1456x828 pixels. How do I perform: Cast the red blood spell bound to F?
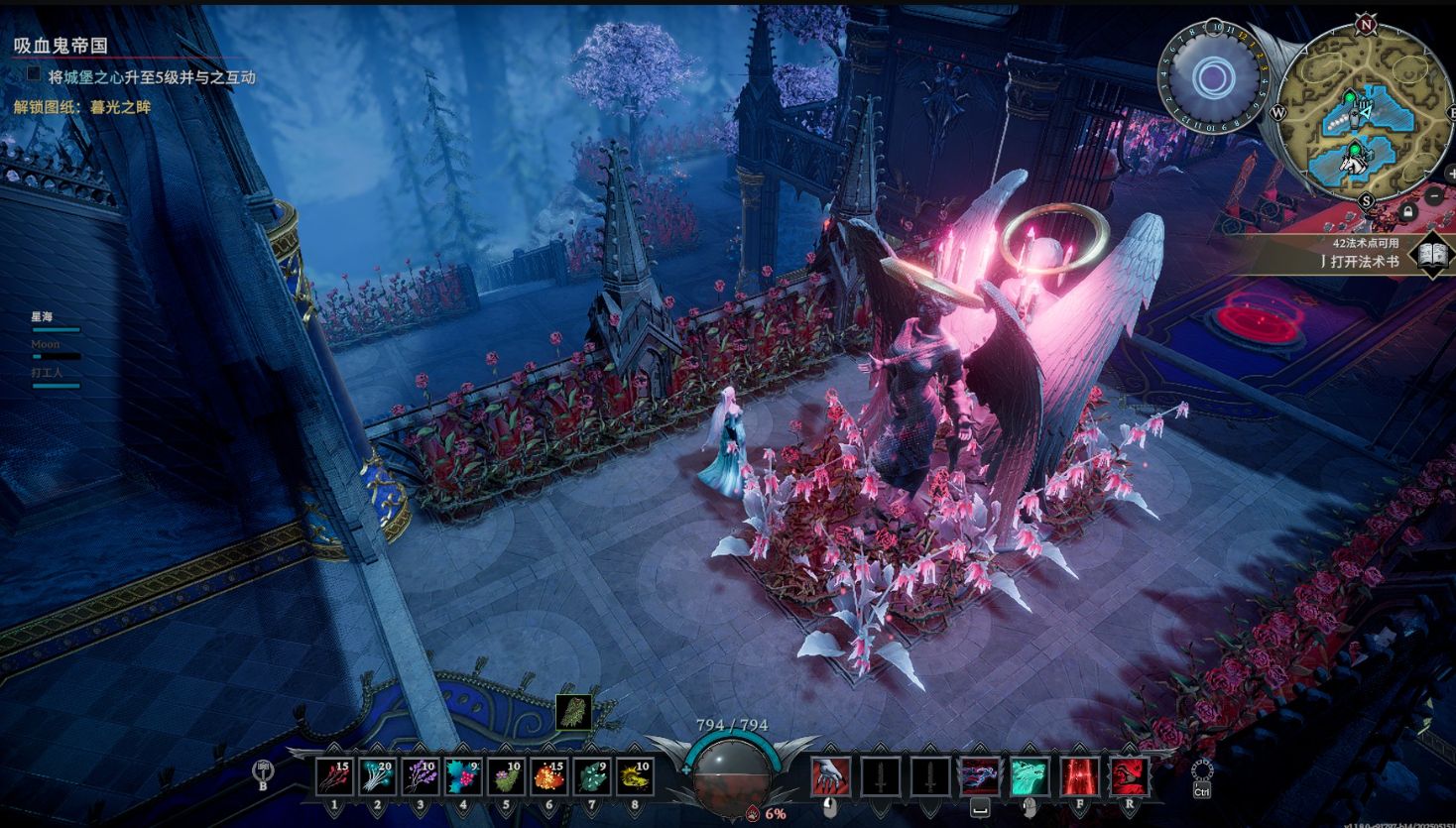pos(1077,776)
